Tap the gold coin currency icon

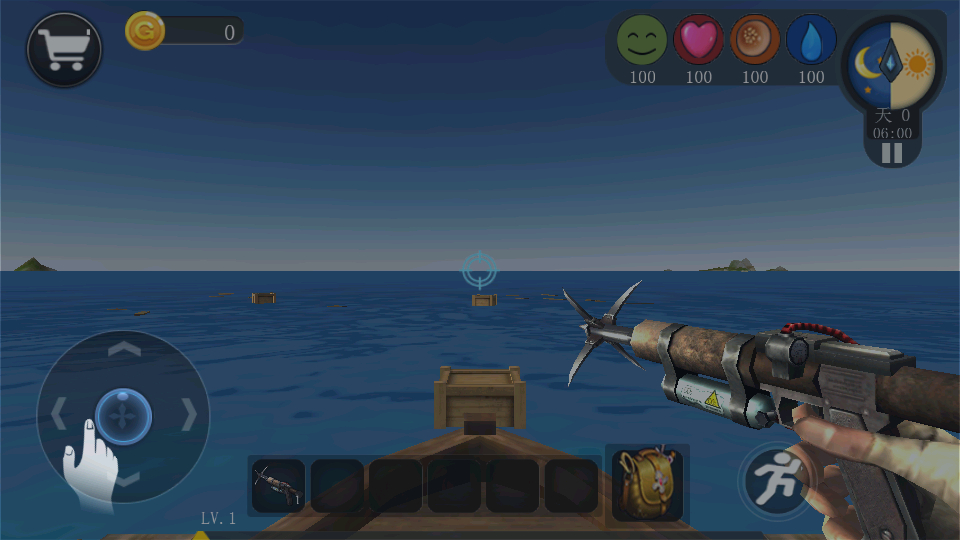(x=145, y=31)
